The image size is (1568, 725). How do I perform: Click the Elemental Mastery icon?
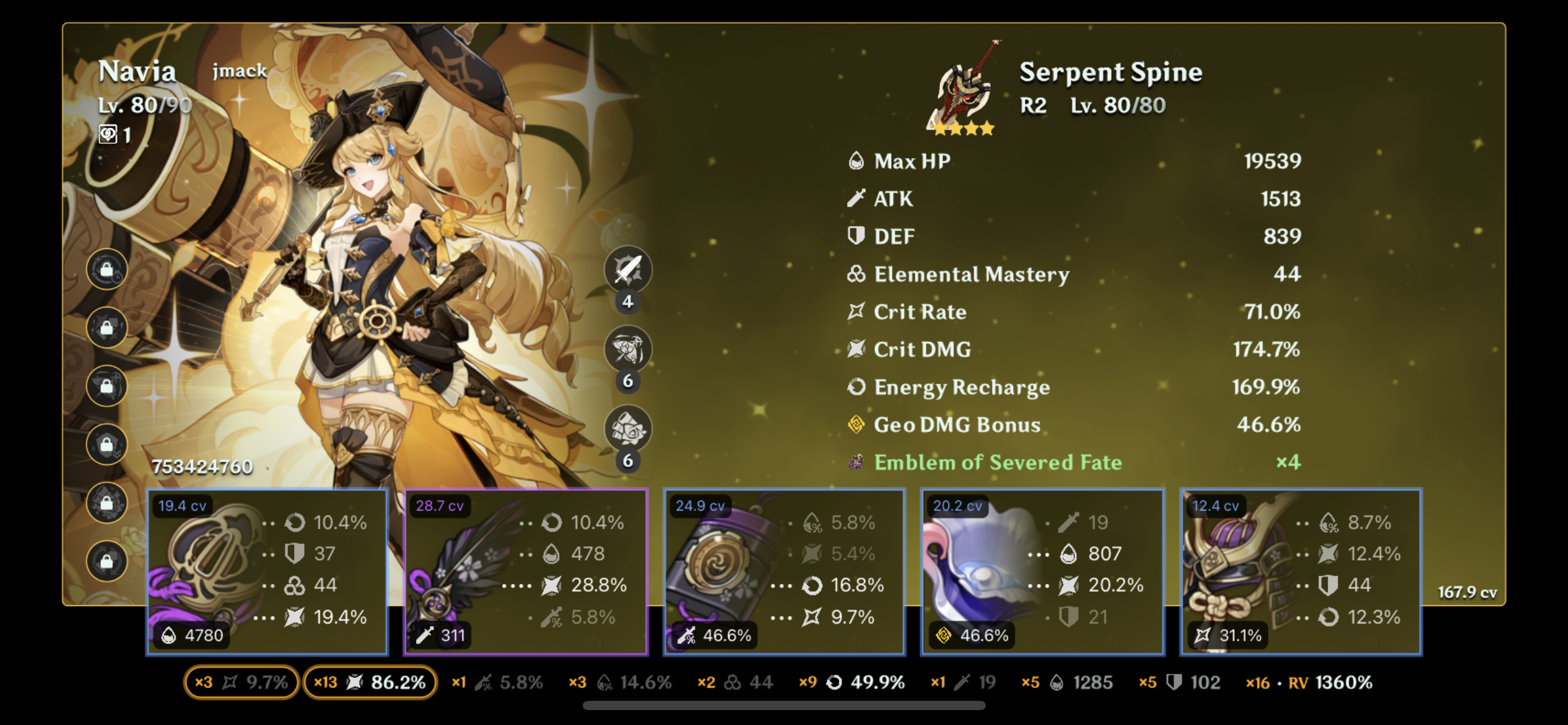(856, 274)
